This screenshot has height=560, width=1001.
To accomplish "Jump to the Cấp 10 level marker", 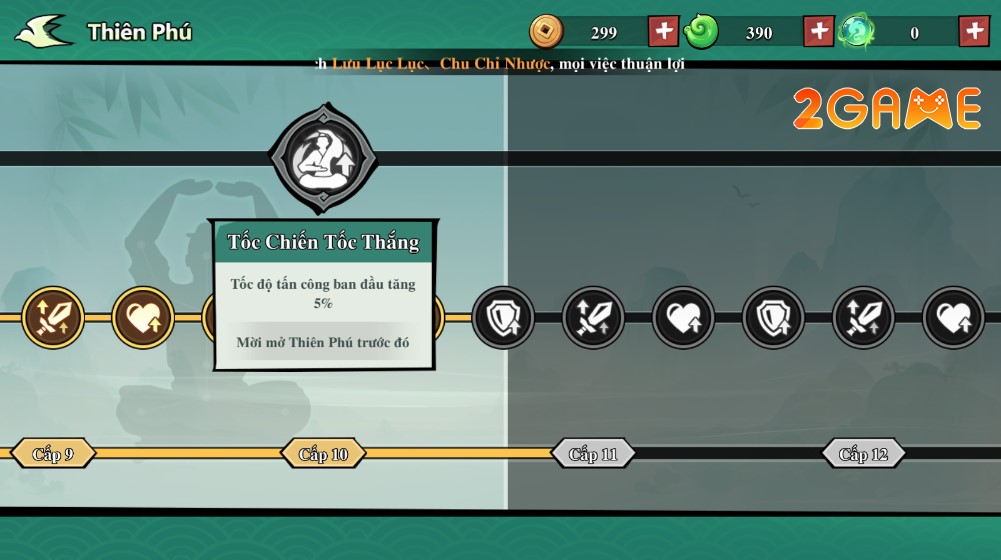I will (x=323, y=454).
